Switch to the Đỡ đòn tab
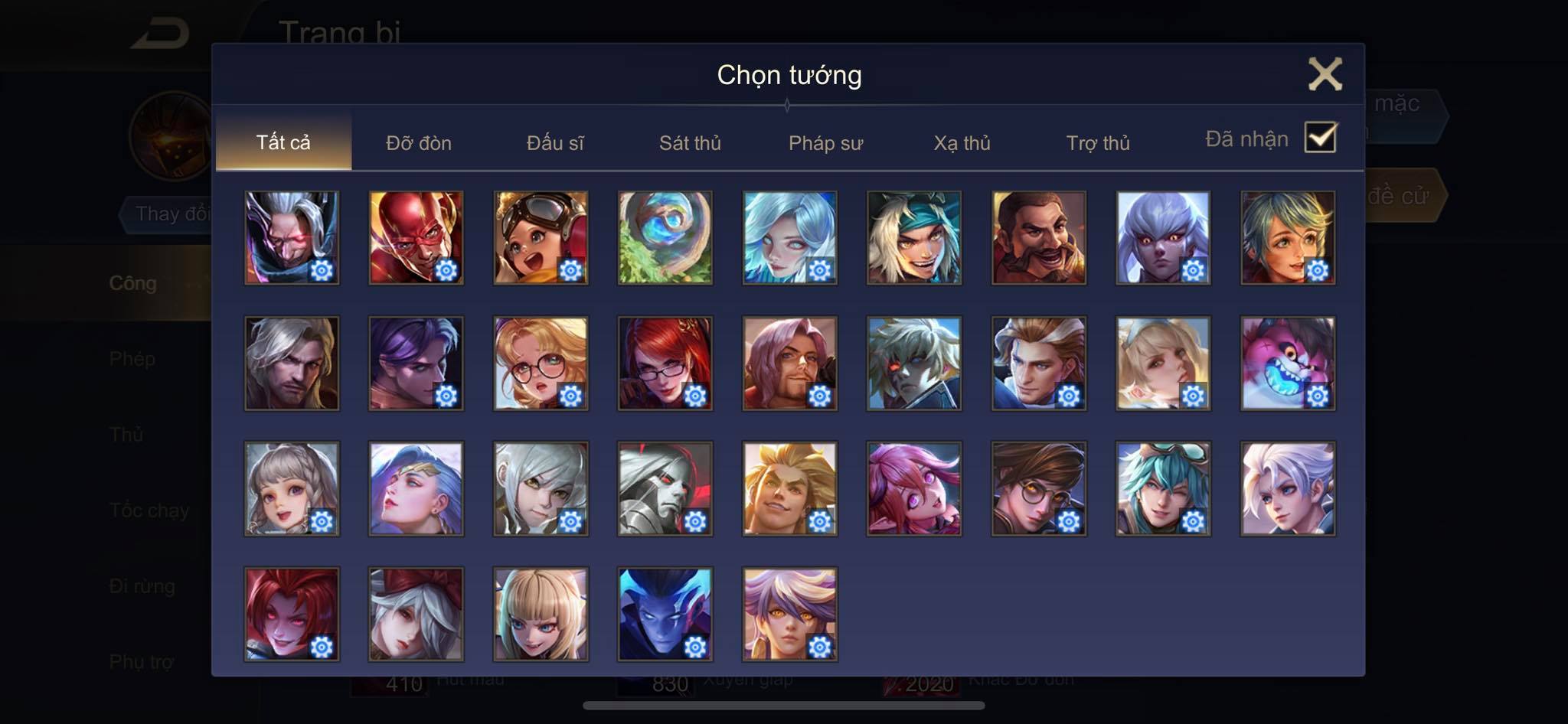This screenshot has height=724, width=1568. [x=418, y=143]
